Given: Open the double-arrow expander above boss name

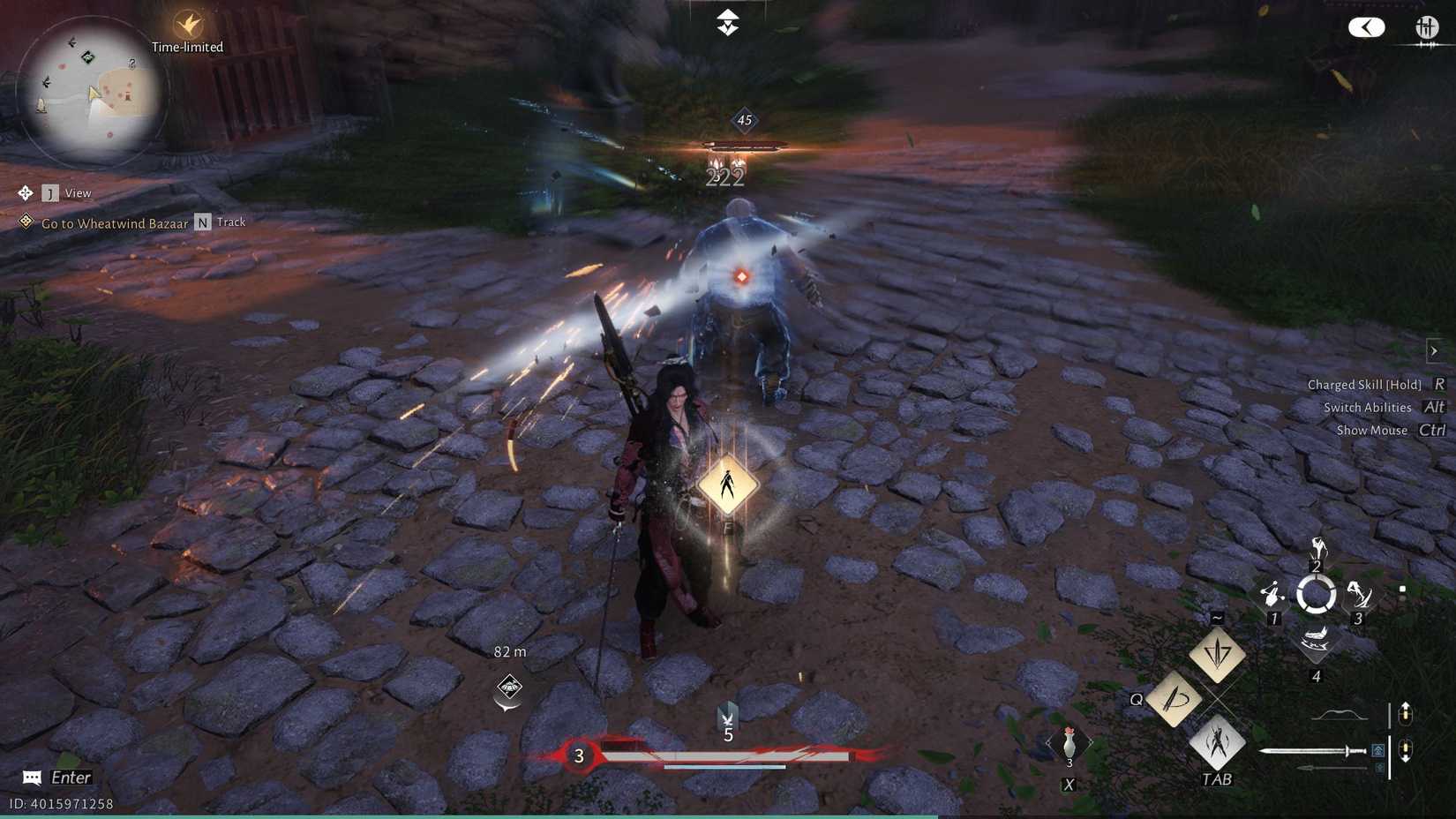Looking at the screenshot, I should 727,20.
